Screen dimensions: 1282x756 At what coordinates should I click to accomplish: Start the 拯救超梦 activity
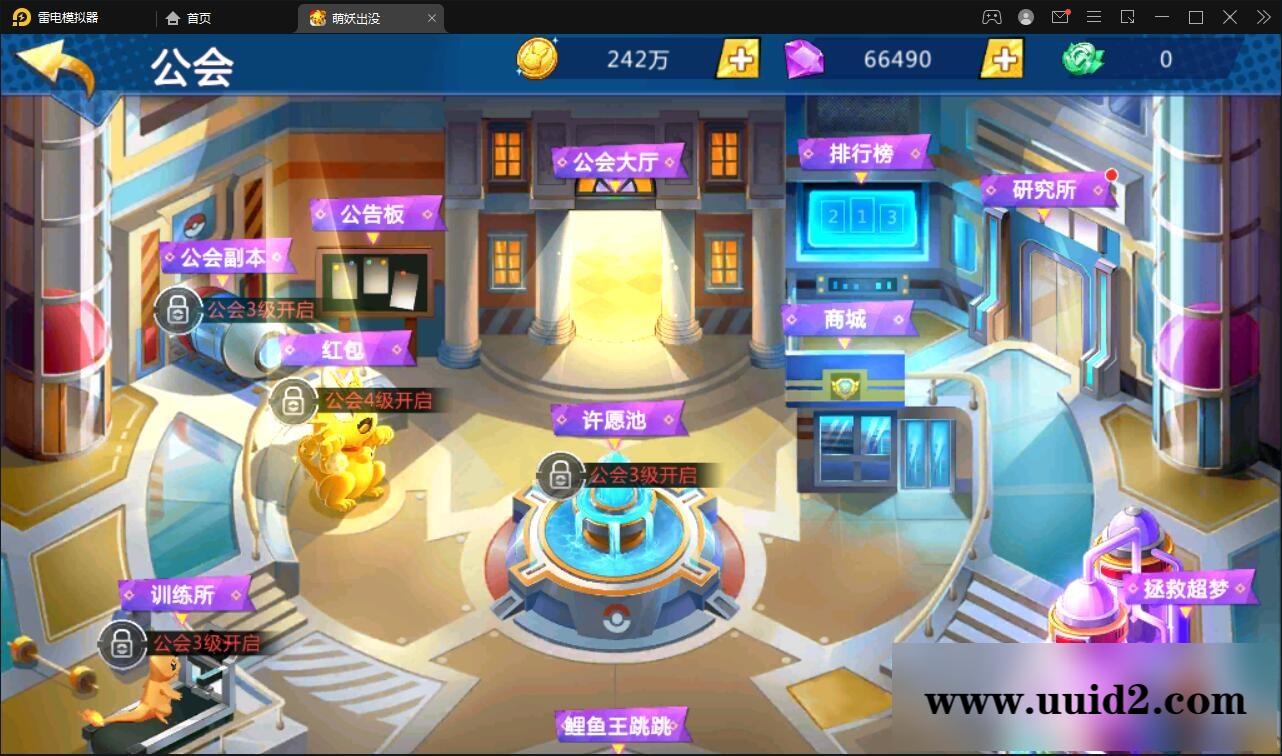click(1188, 589)
